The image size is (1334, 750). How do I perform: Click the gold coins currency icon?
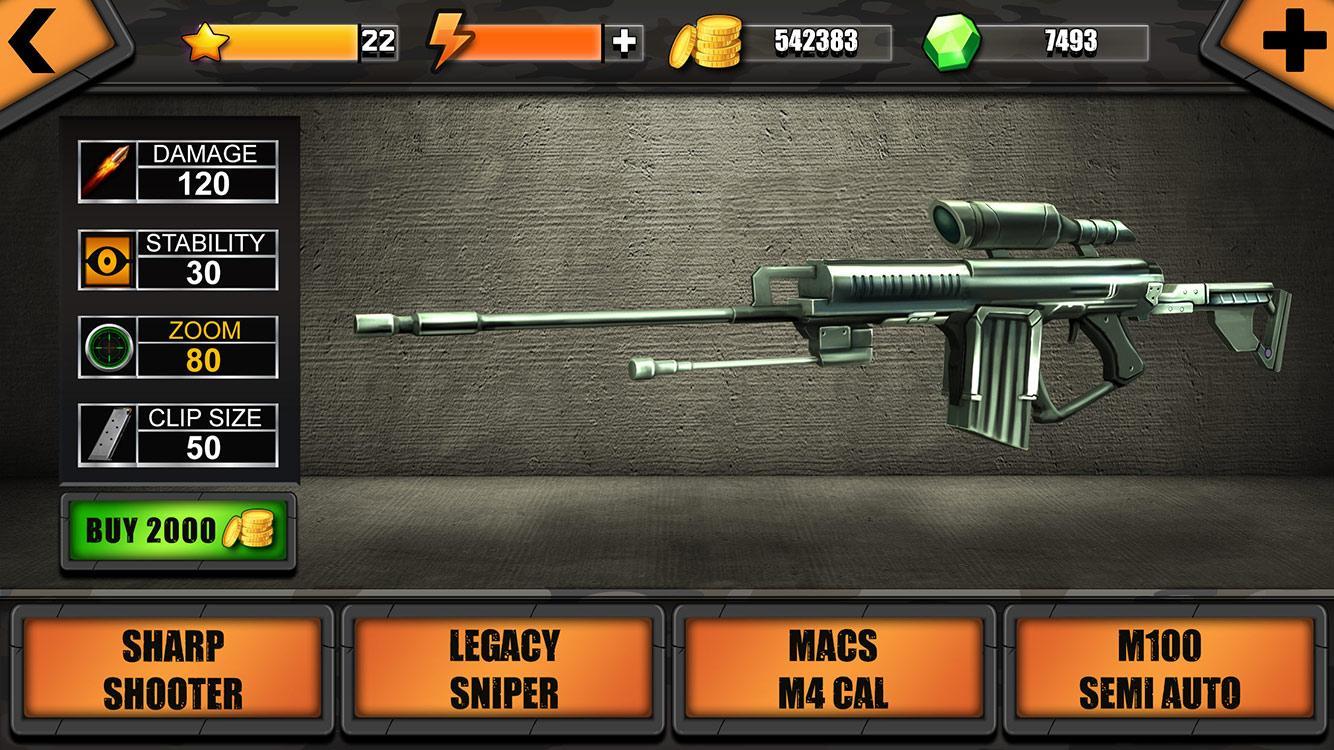(x=706, y=41)
